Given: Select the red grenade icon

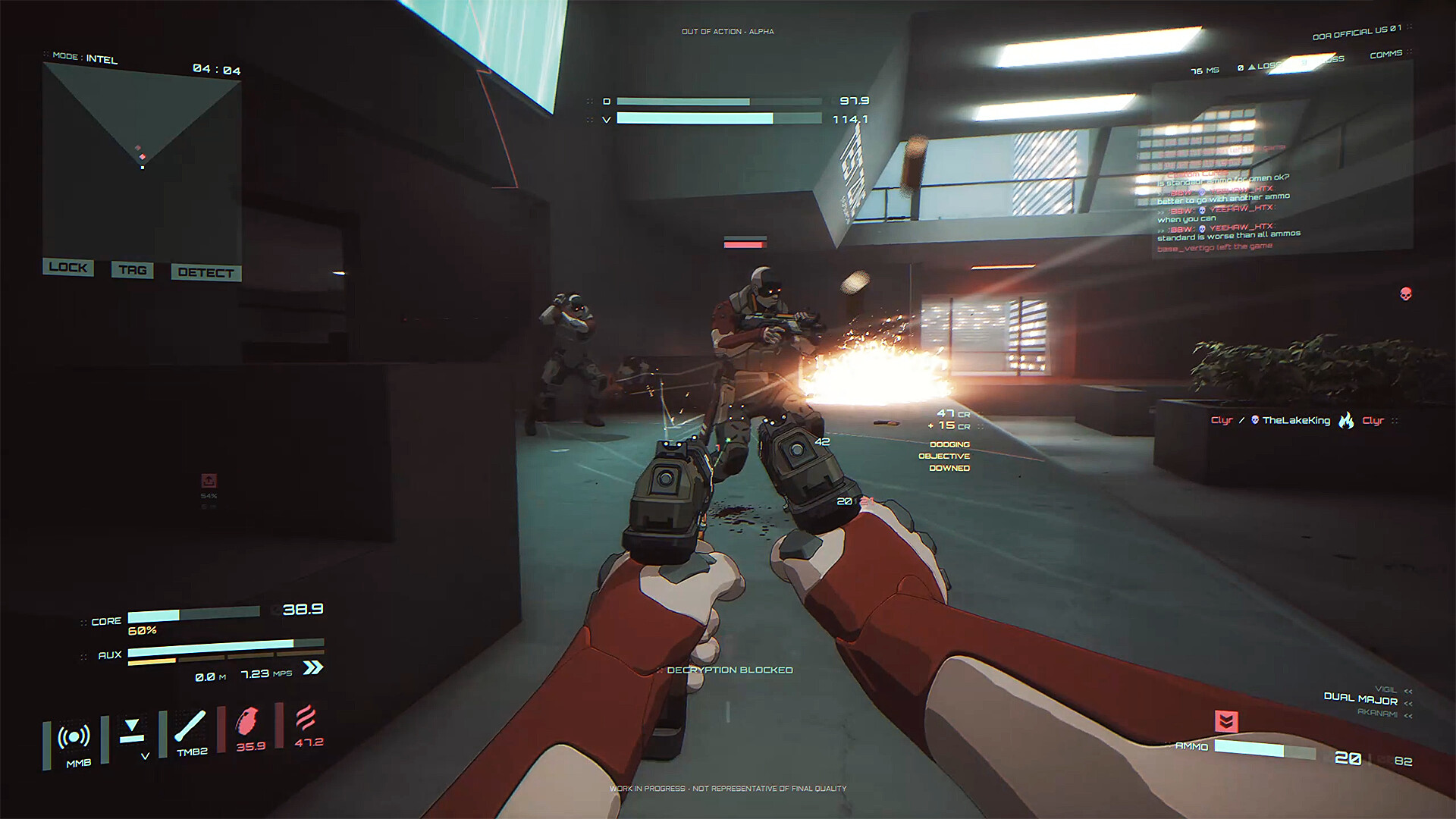Looking at the screenshot, I should tap(249, 721).
